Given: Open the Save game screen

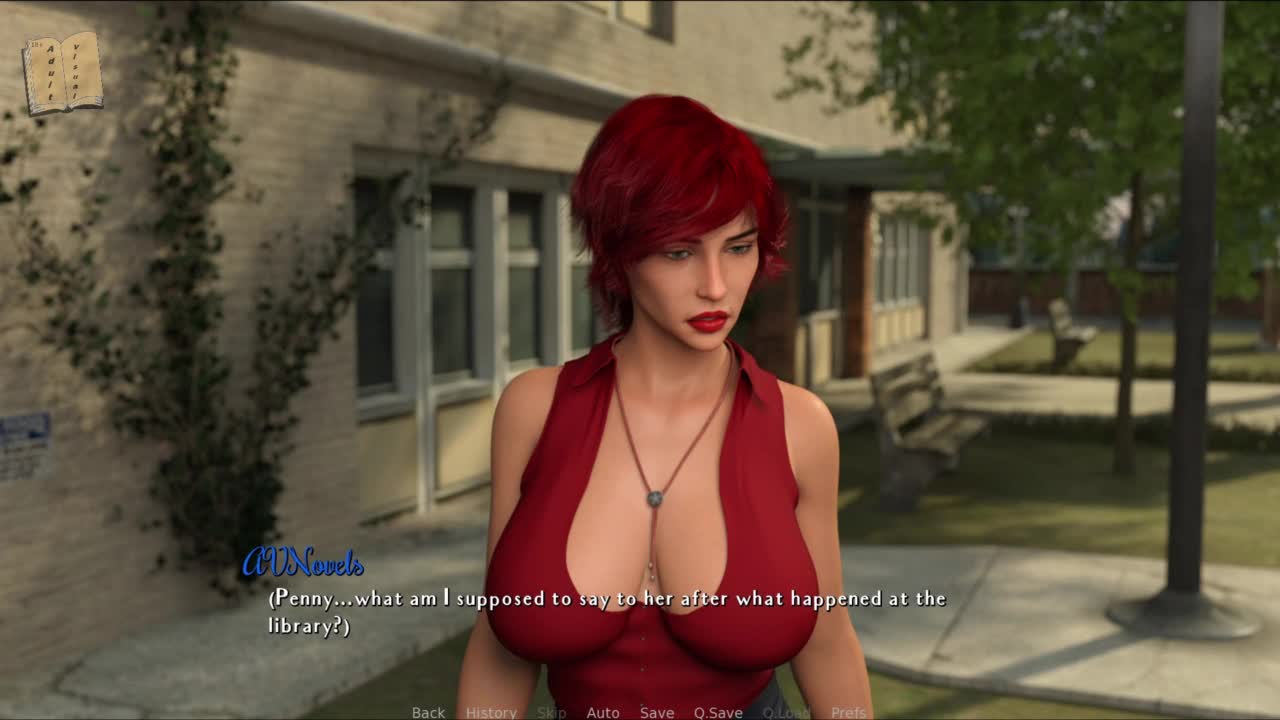Looking at the screenshot, I should 657,712.
